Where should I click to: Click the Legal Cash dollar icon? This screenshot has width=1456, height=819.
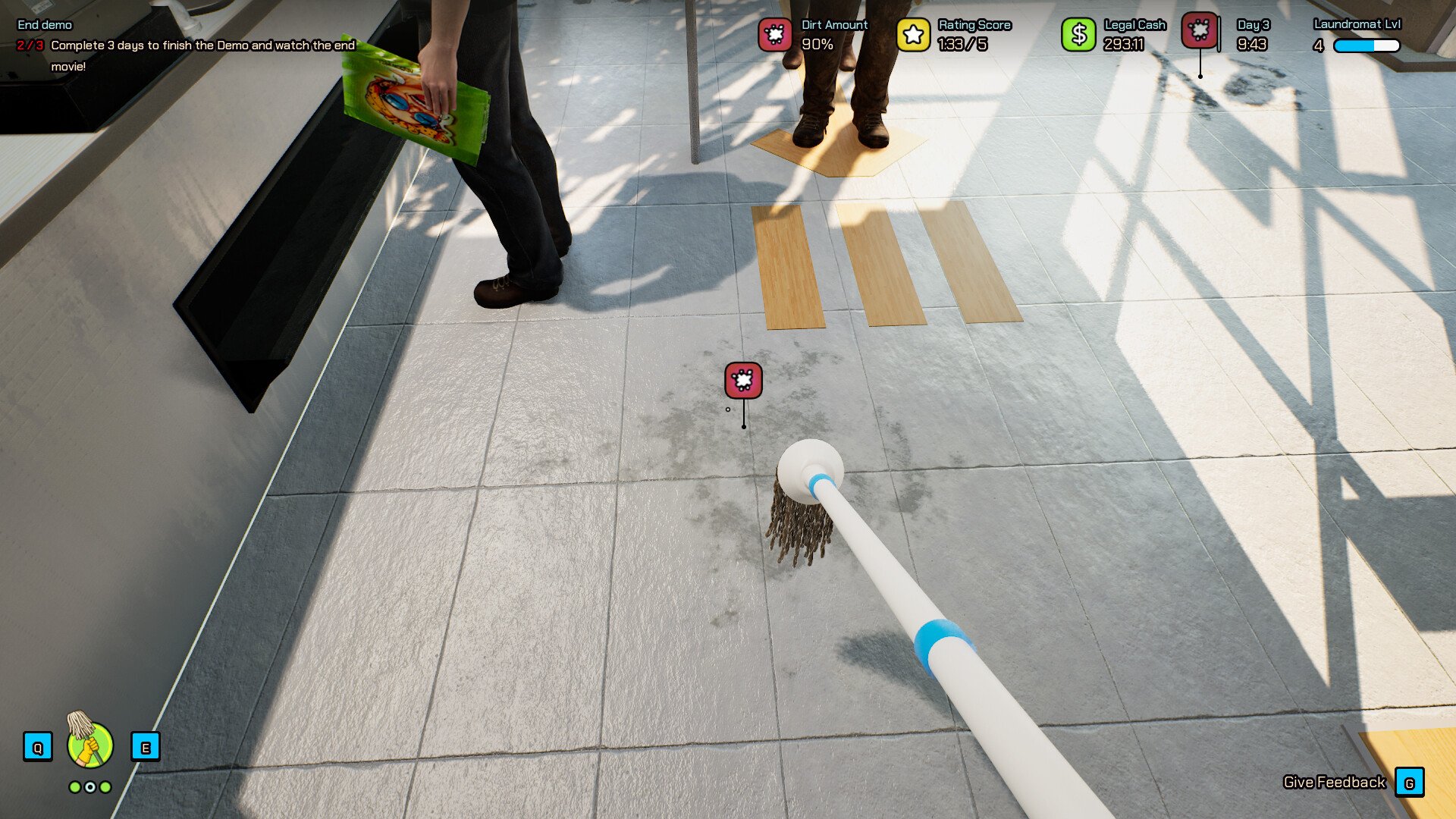(x=1078, y=35)
